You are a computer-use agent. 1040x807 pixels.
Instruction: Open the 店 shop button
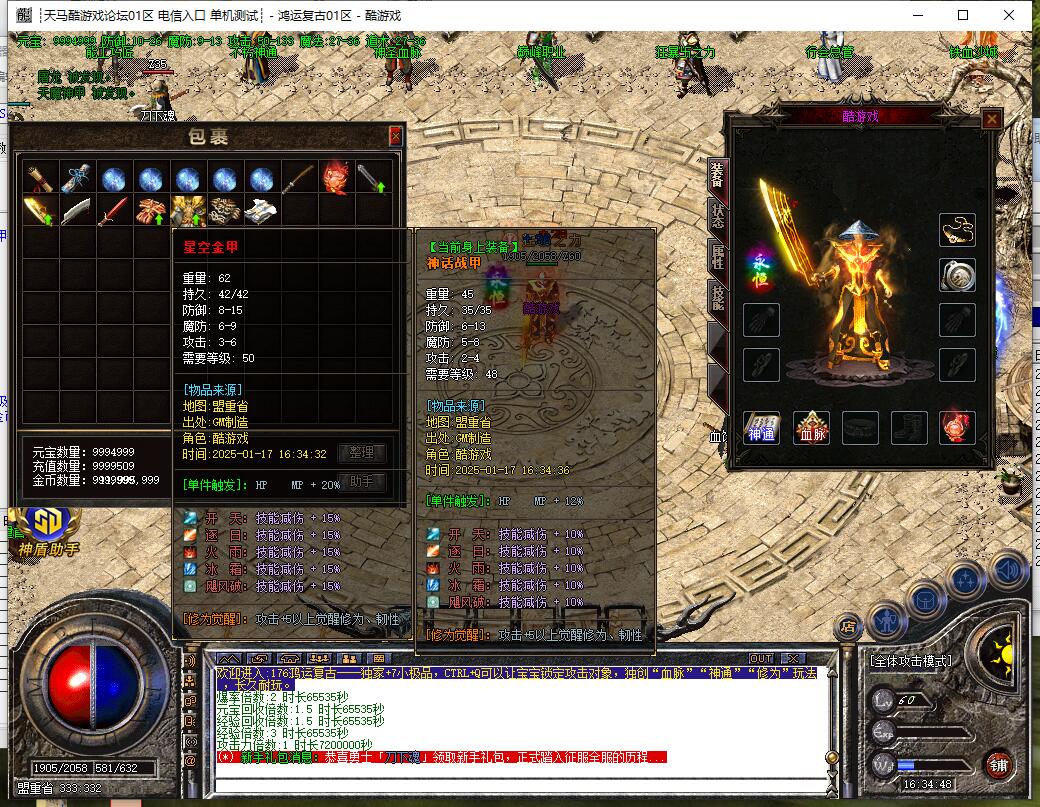tap(848, 627)
